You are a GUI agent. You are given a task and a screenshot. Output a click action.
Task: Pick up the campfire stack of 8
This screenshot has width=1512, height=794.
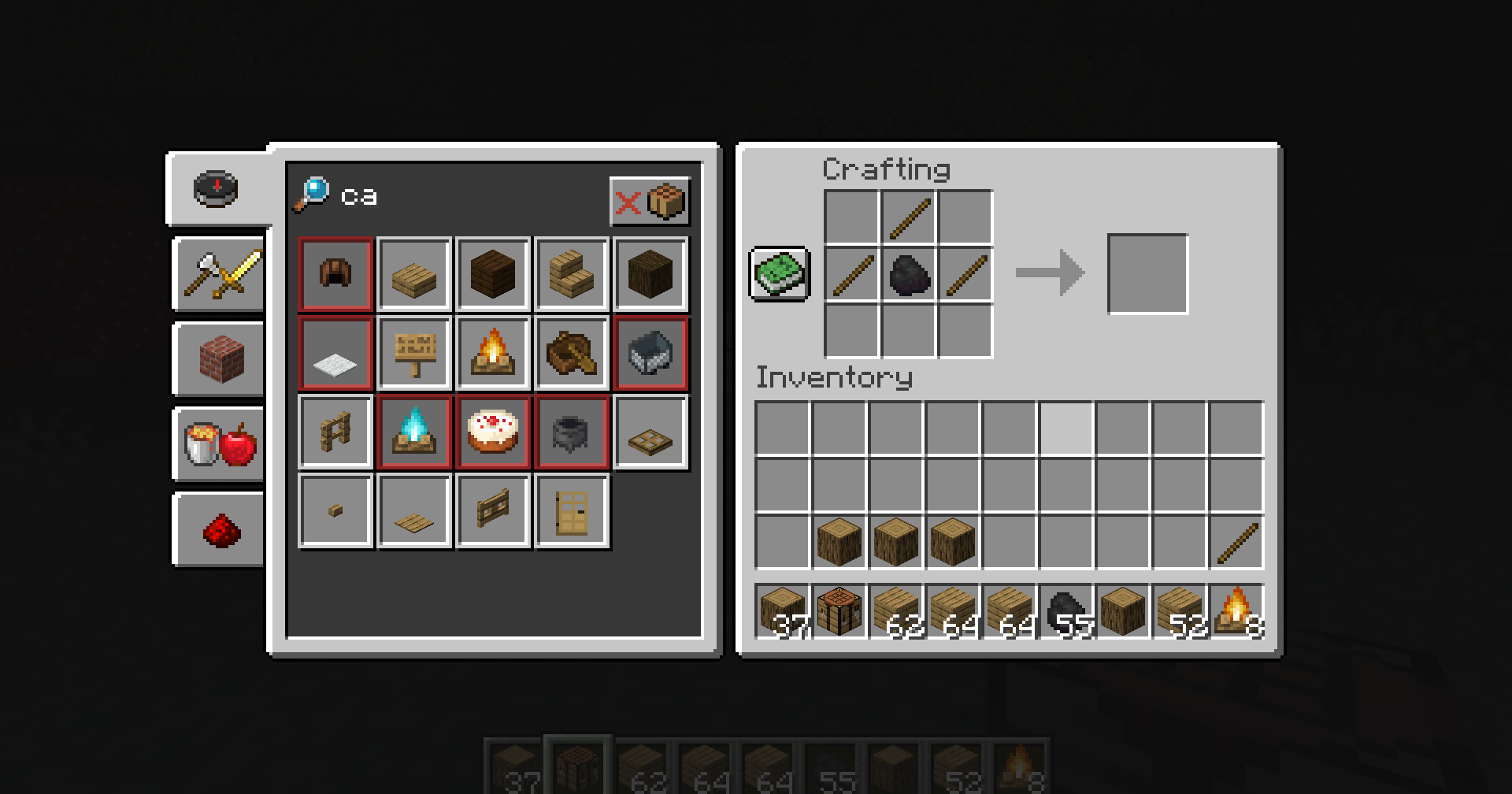click(1236, 610)
